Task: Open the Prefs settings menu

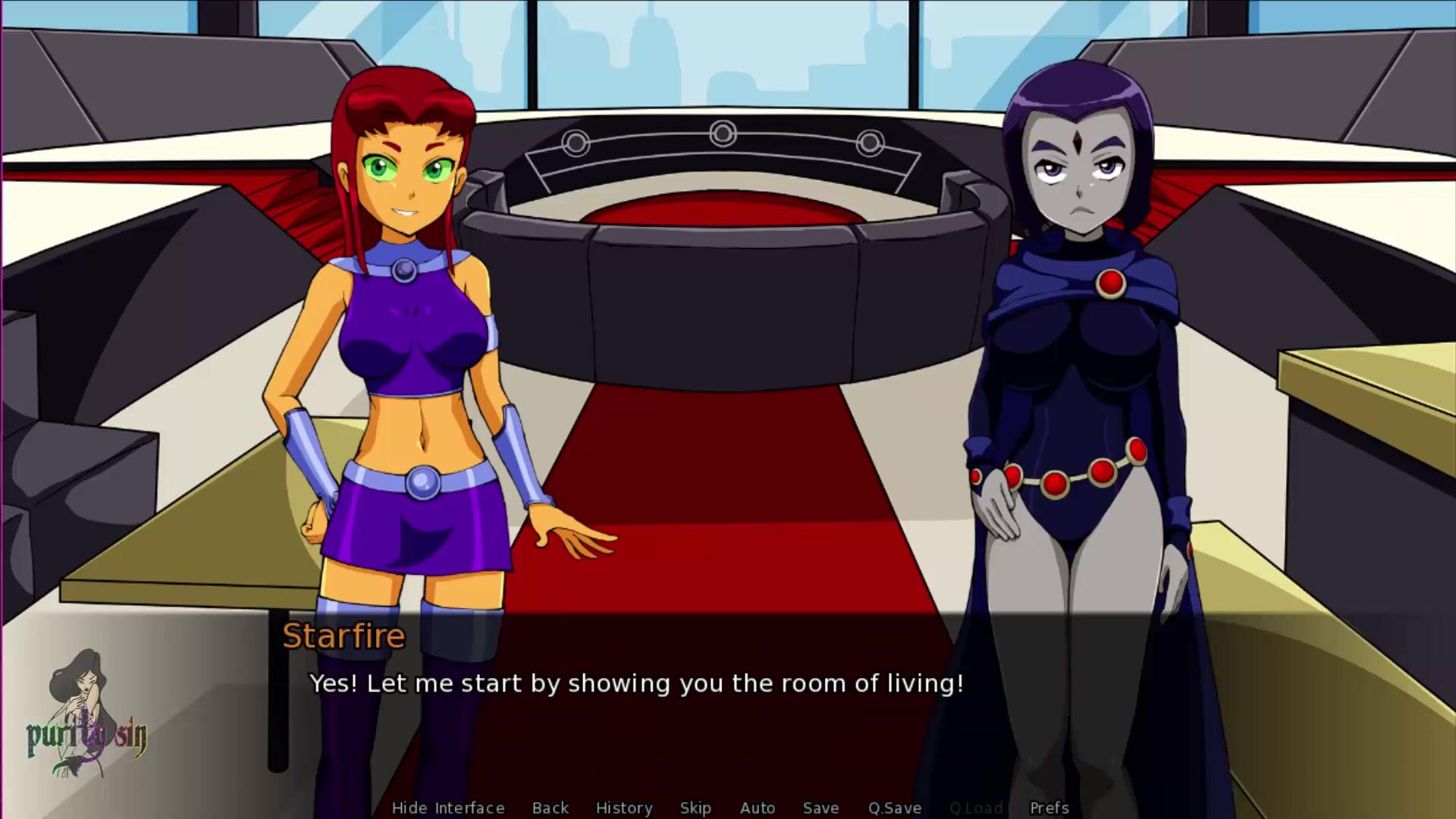Action: (x=1049, y=808)
